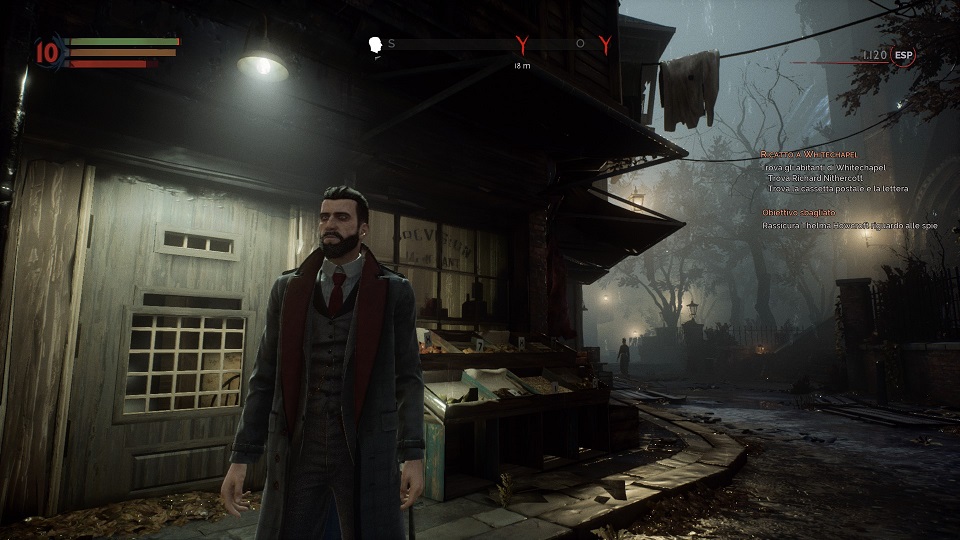The width and height of the screenshot is (960, 540).
Task: Open the circular ESP indicator
Action: click(x=904, y=57)
